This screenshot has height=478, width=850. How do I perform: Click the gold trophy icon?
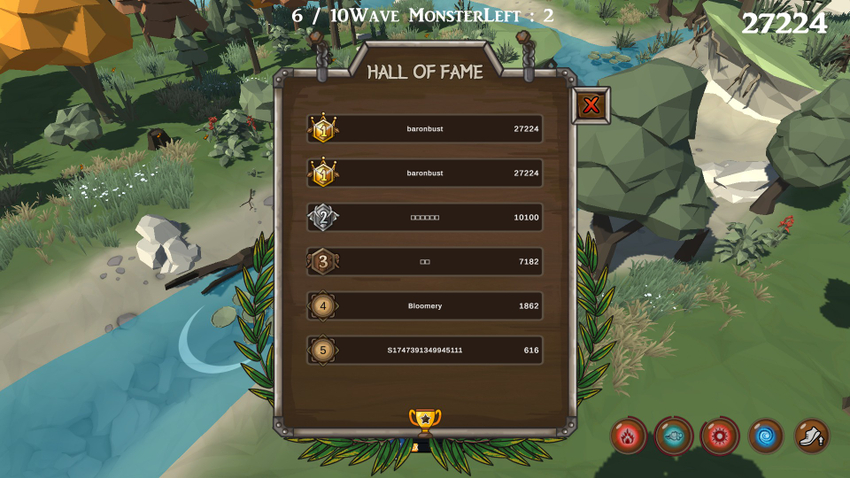tap(425, 421)
